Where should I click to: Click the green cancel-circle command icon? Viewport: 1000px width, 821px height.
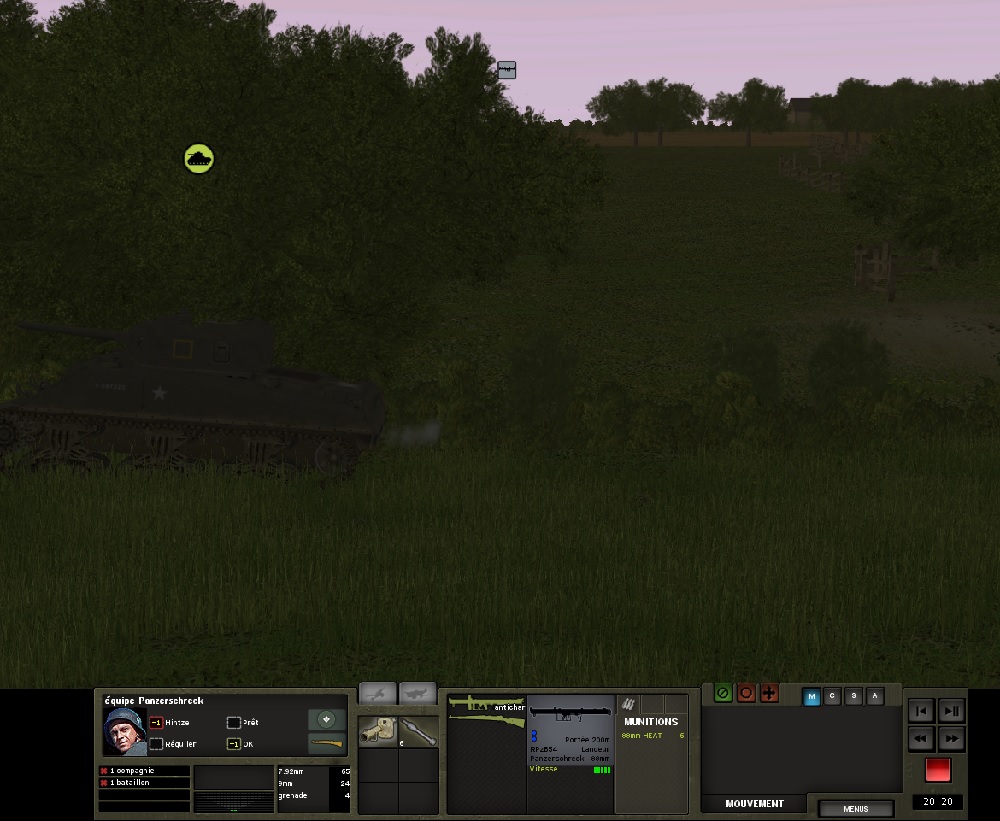(x=723, y=693)
